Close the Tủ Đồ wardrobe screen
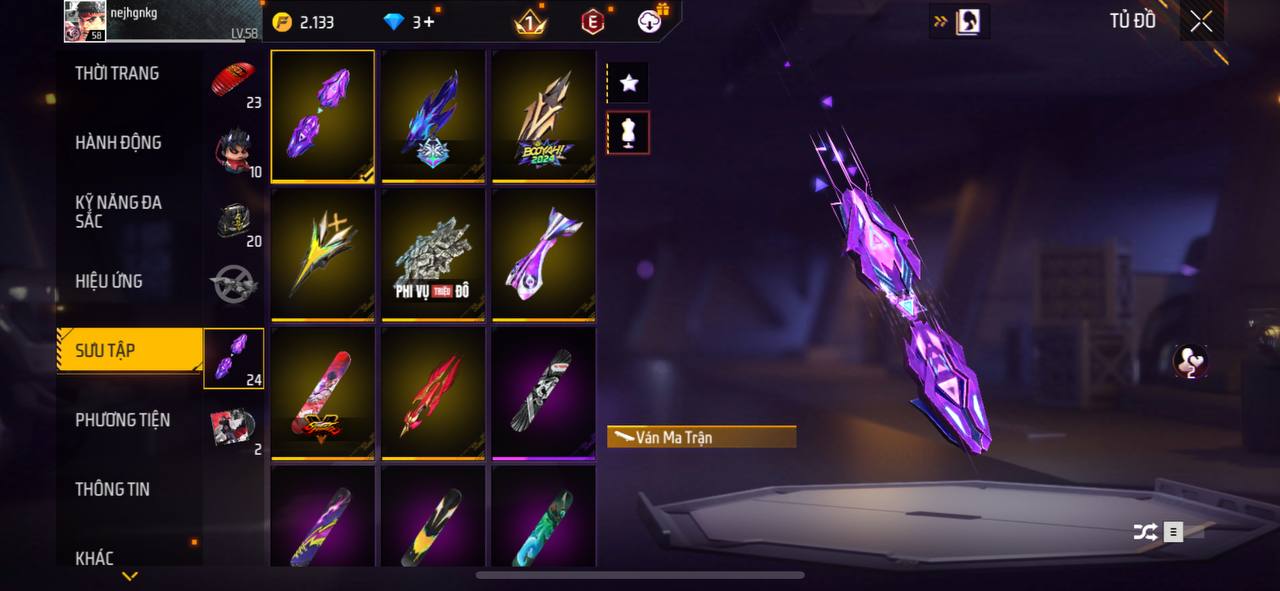This screenshot has width=1280, height=591. click(1201, 21)
